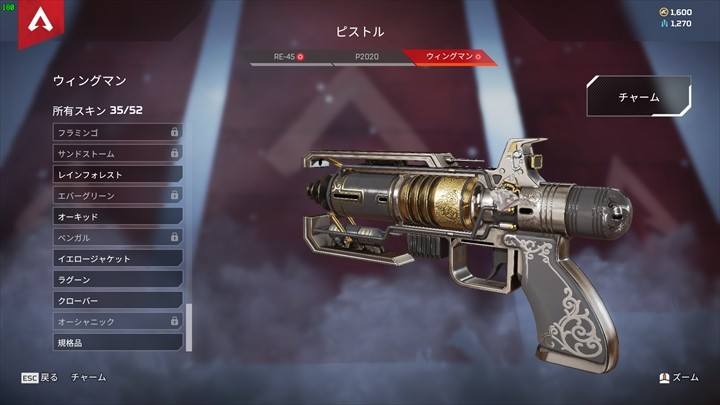Select the オーシャニック skin
Image resolution: width=720 pixels, height=405 pixels.
[116, 321]
